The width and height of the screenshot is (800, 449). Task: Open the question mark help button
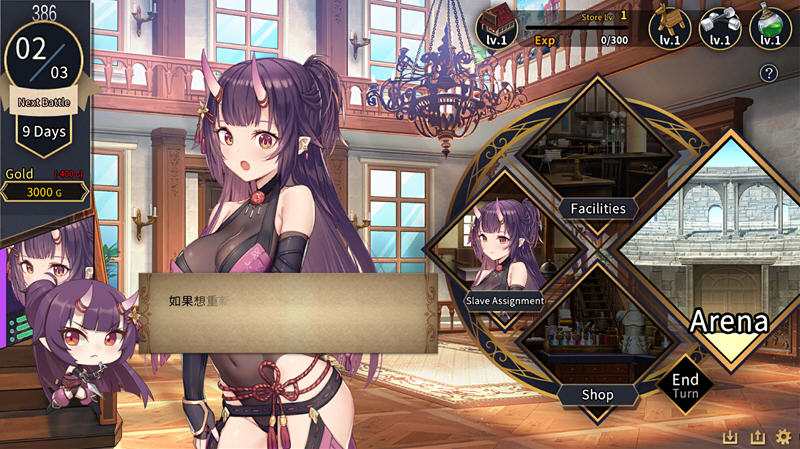click(769, 72)
